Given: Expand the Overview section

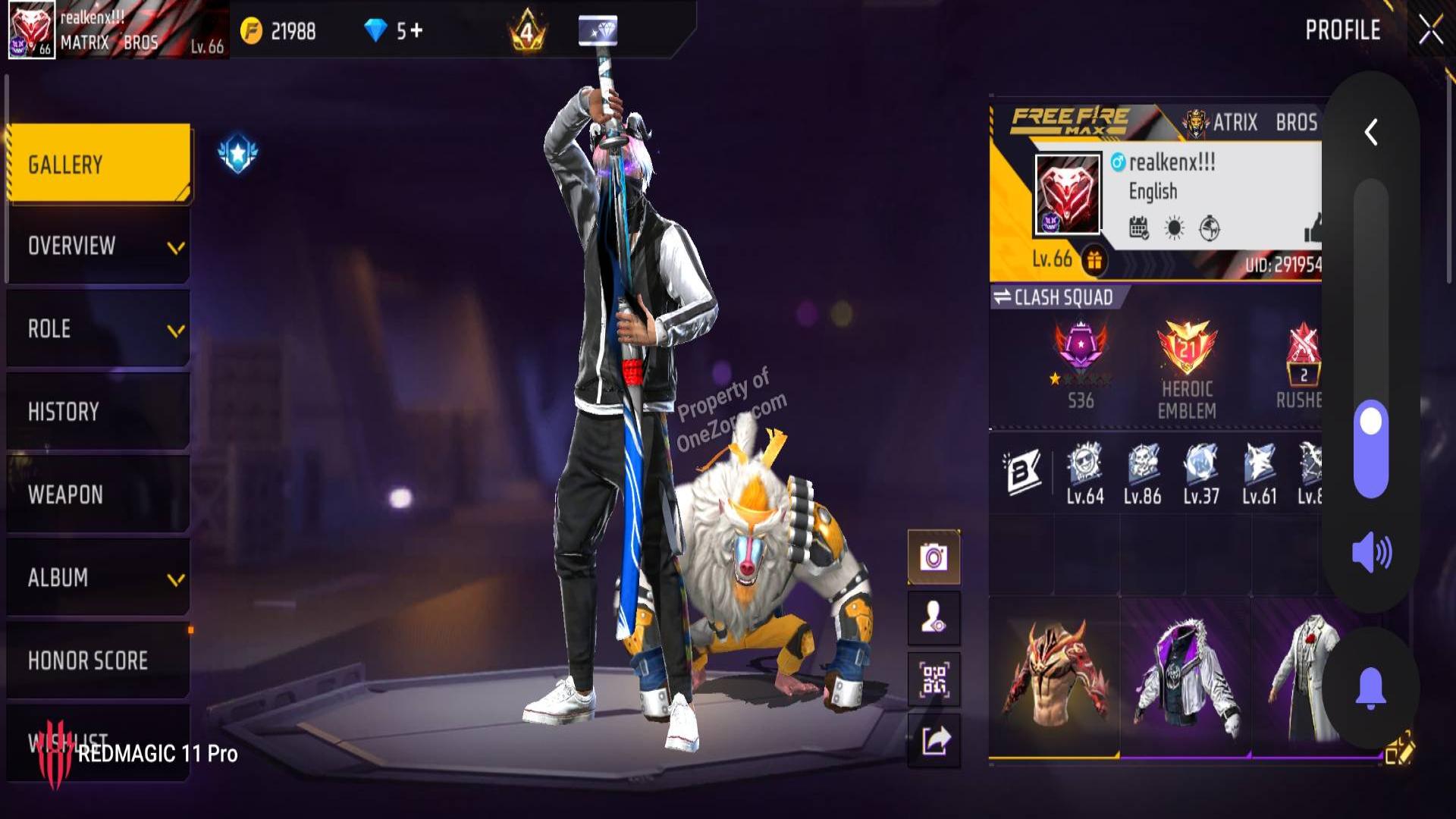Looking at the screenshot, I should coord(99,246).
